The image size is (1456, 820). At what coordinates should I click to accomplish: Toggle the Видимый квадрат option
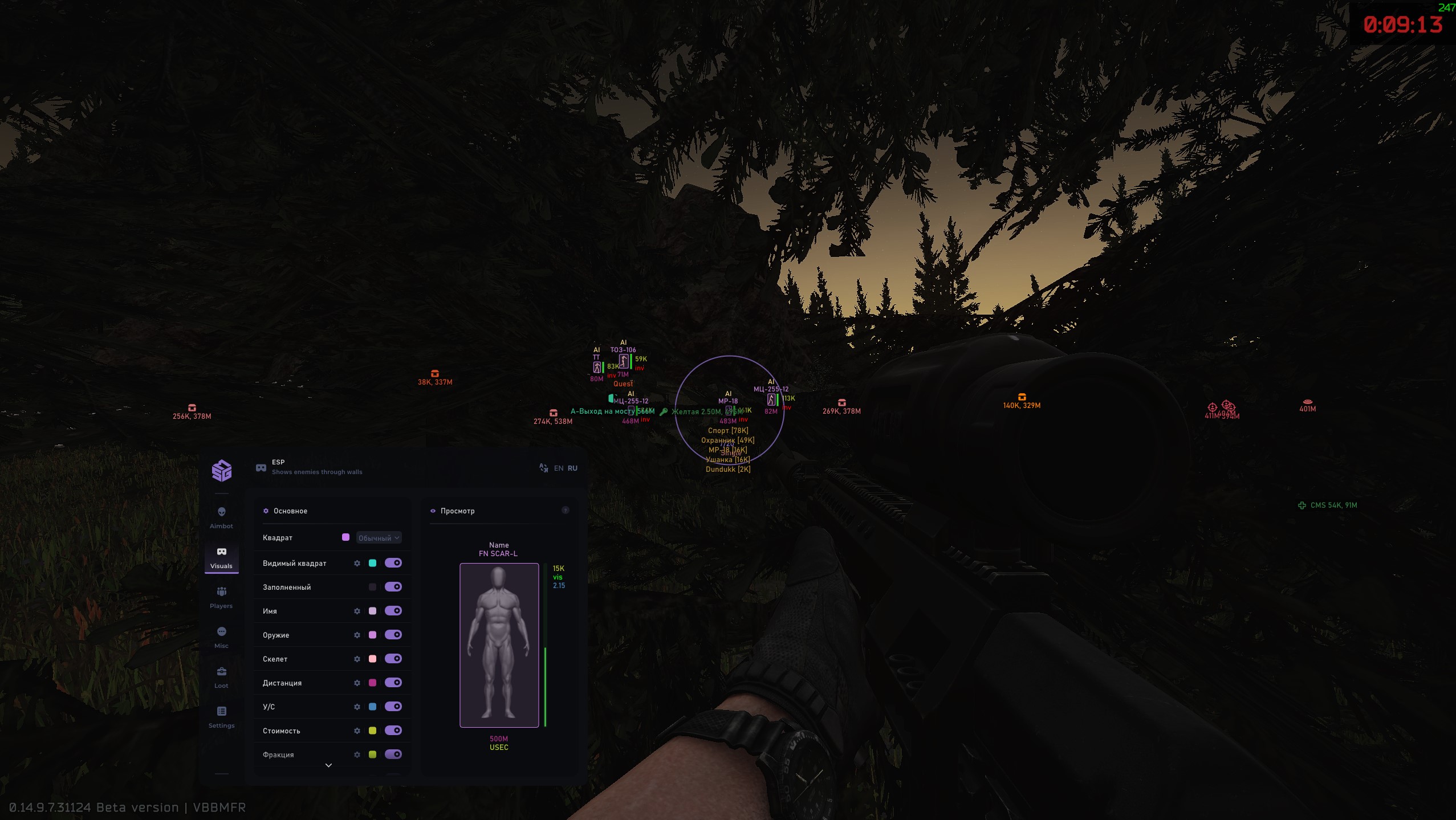[393, 562]
